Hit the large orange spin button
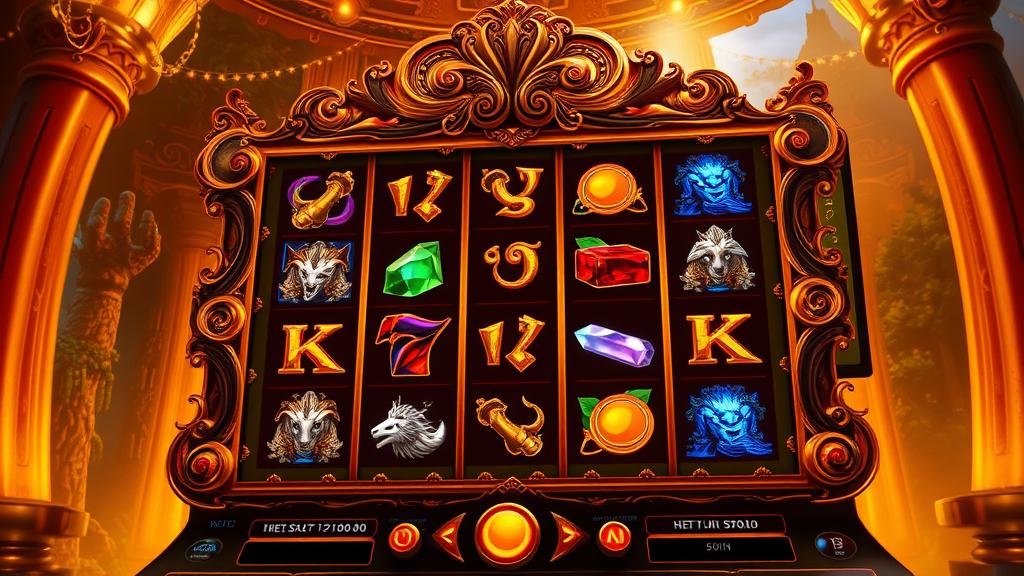This screenshot has height=576, width=1024. point(507,534)
